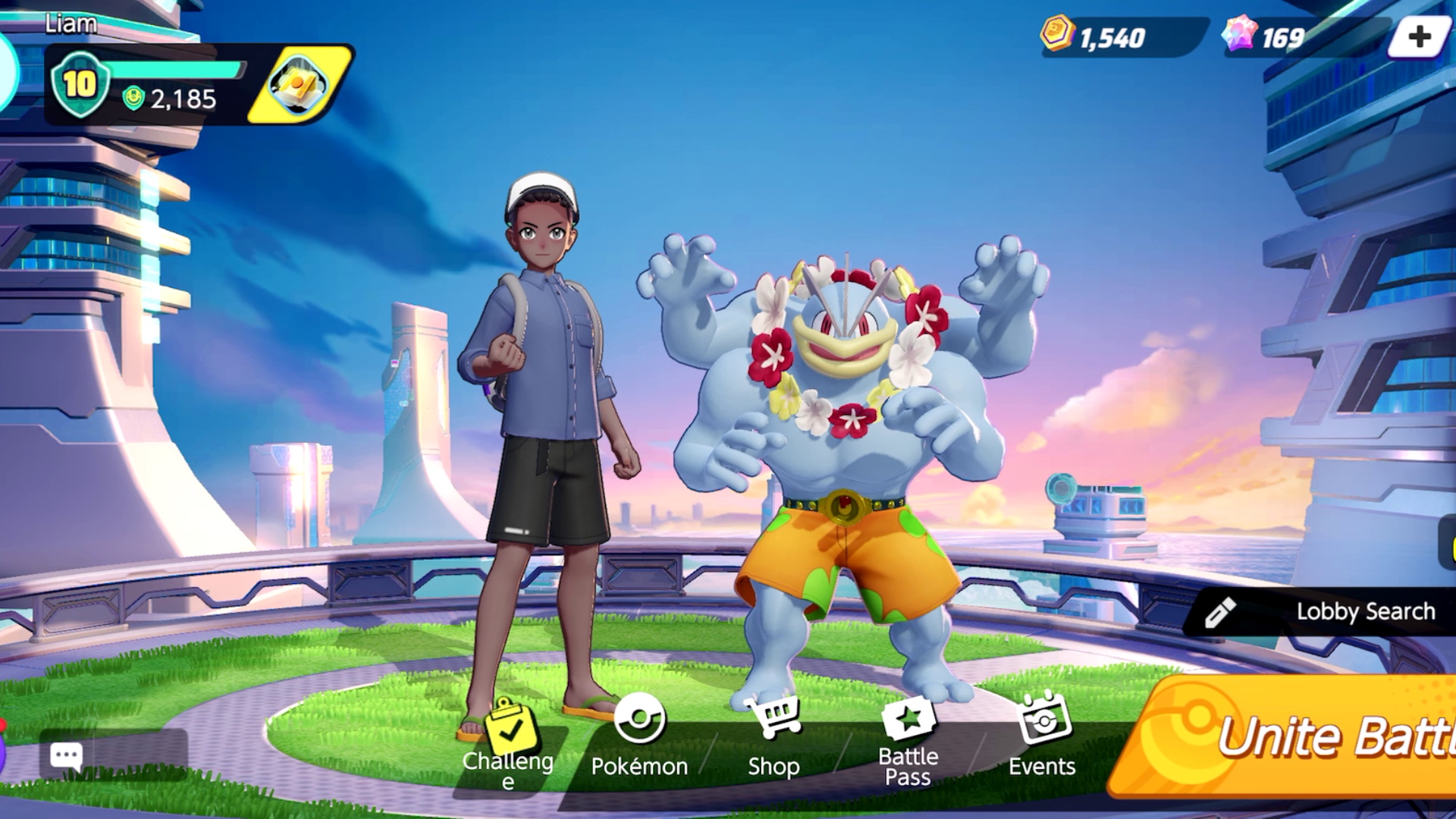Click the gem icon showing 169
The width and height of the screenshot is (1456, 819).
point(1241,33)
